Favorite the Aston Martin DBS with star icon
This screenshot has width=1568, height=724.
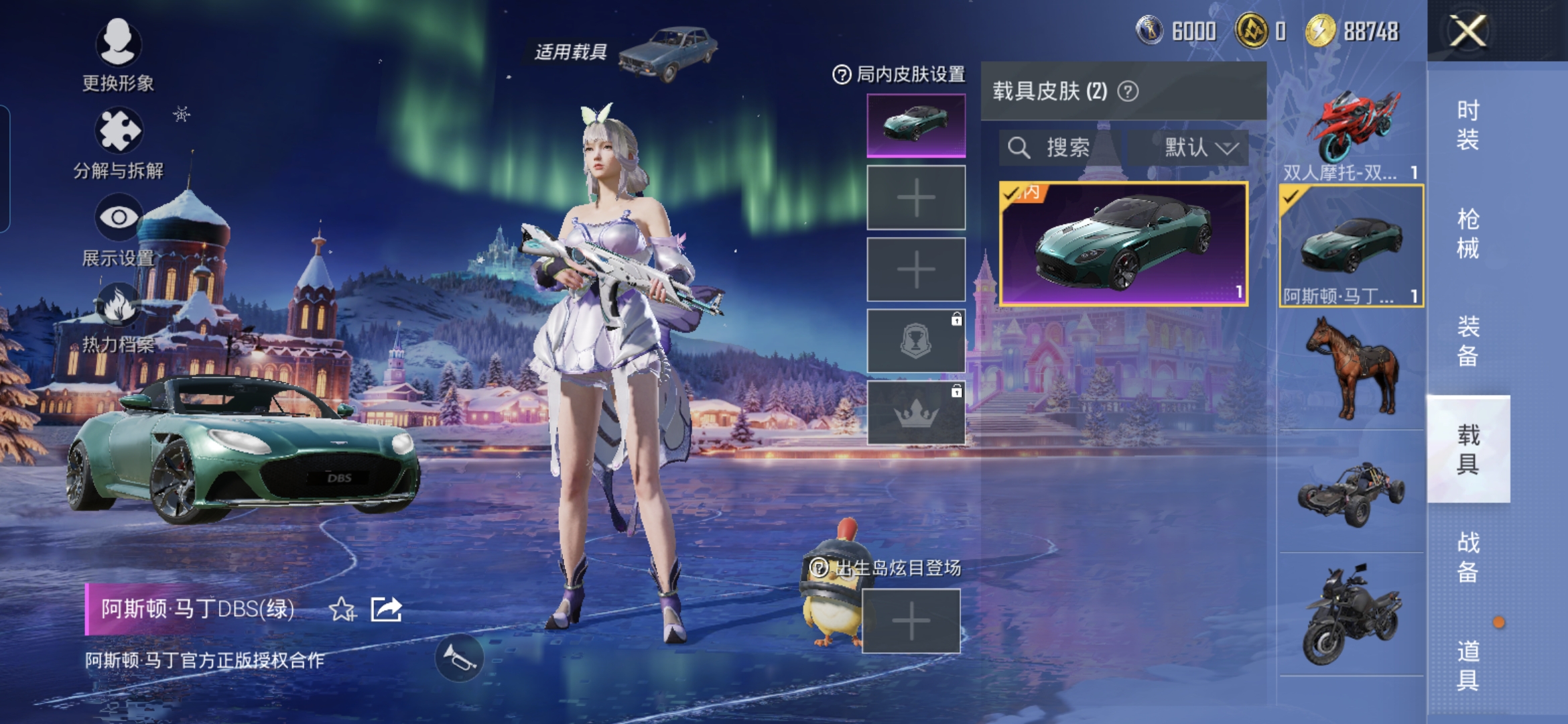coord(342,609)
